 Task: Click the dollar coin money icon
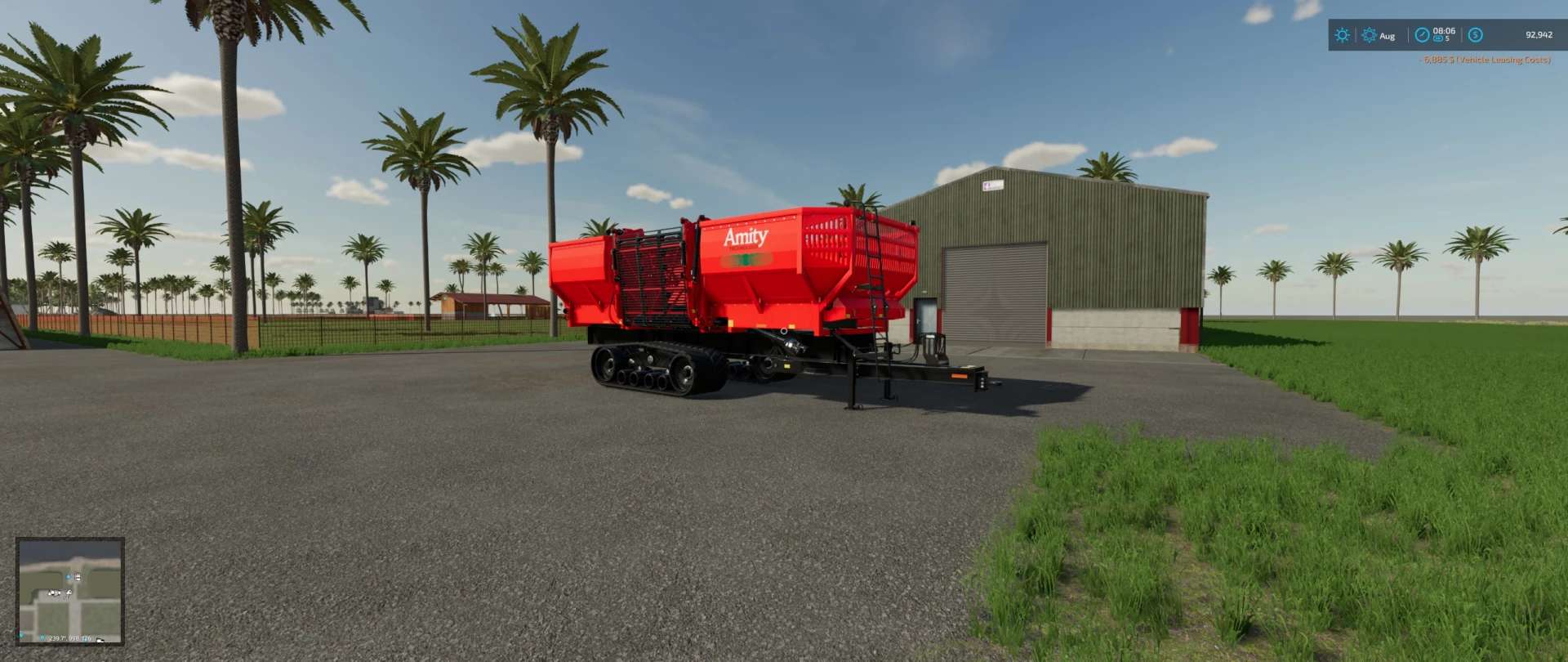point(1475,35)
